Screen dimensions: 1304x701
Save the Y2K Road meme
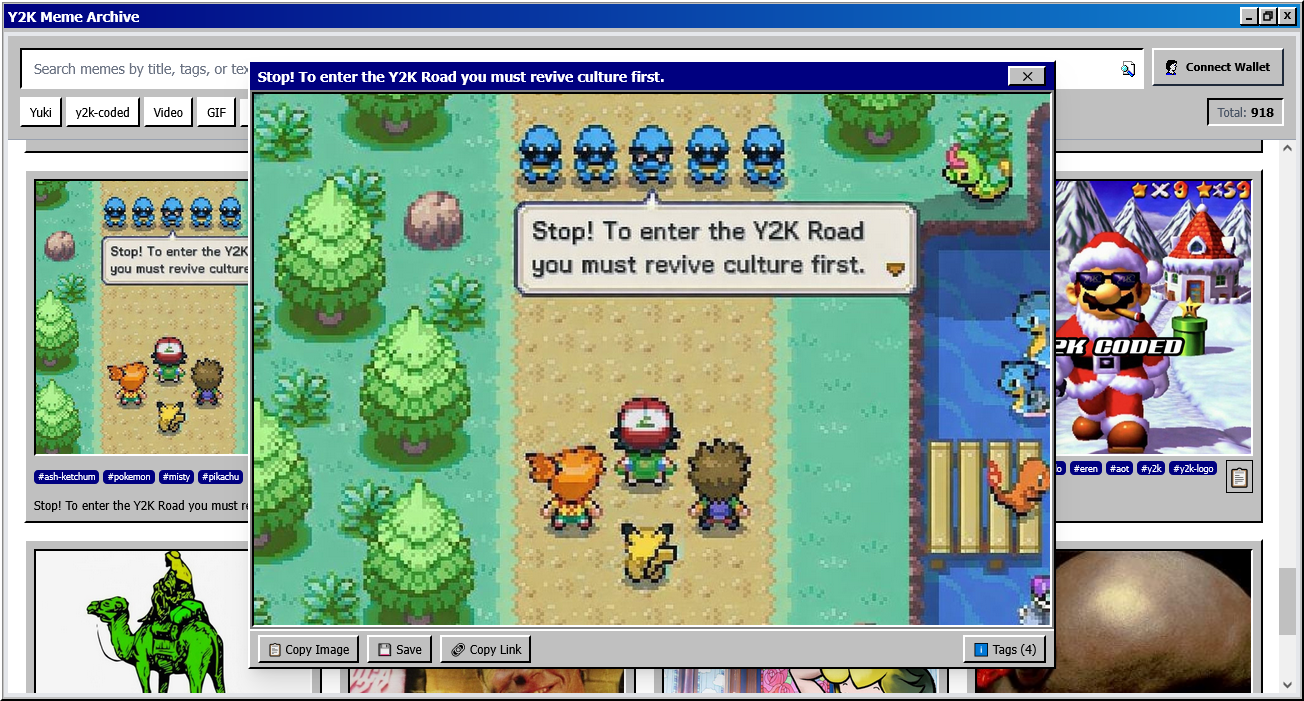[x=399, y=649]
